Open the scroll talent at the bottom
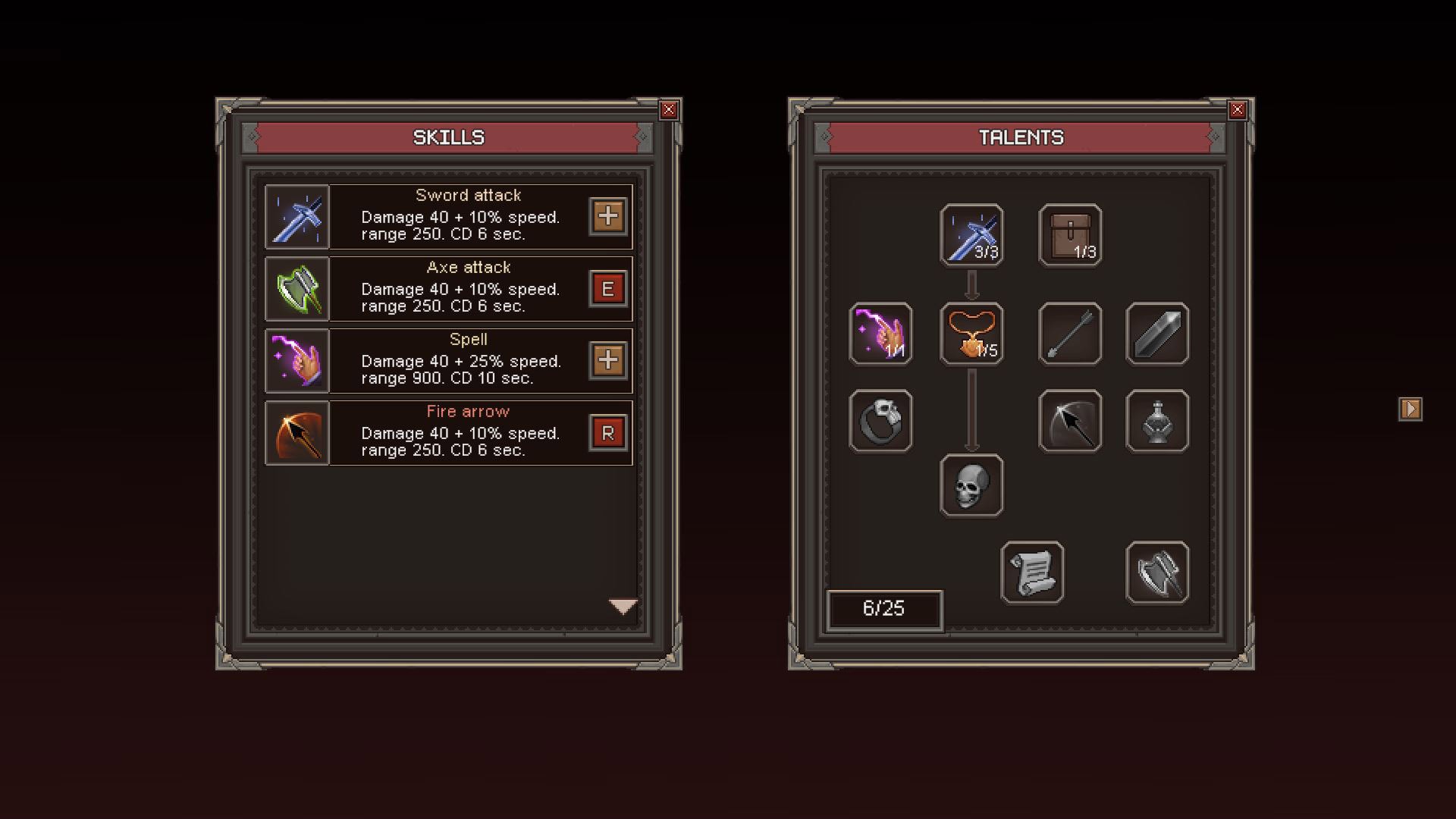1456x819 pixels. (x=1031, y=571)
